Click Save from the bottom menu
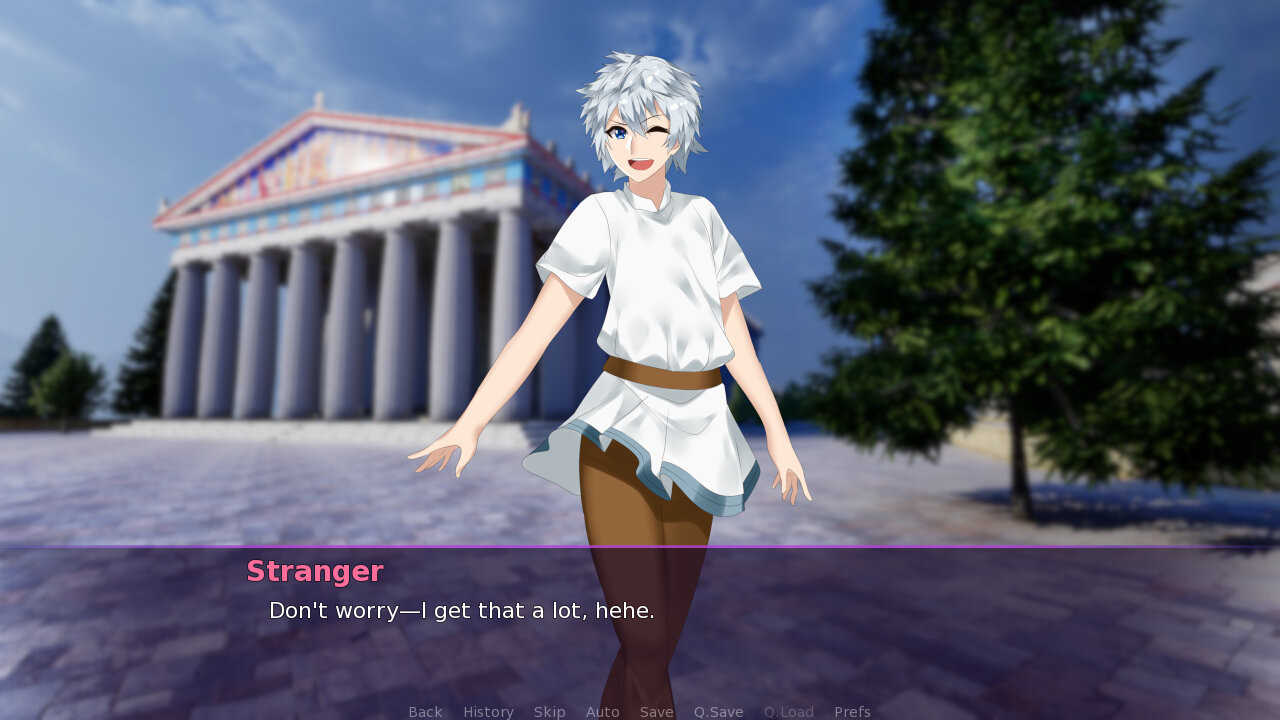Image resolution: width=1280 pixels, height=720 pixels. (656, 711)
